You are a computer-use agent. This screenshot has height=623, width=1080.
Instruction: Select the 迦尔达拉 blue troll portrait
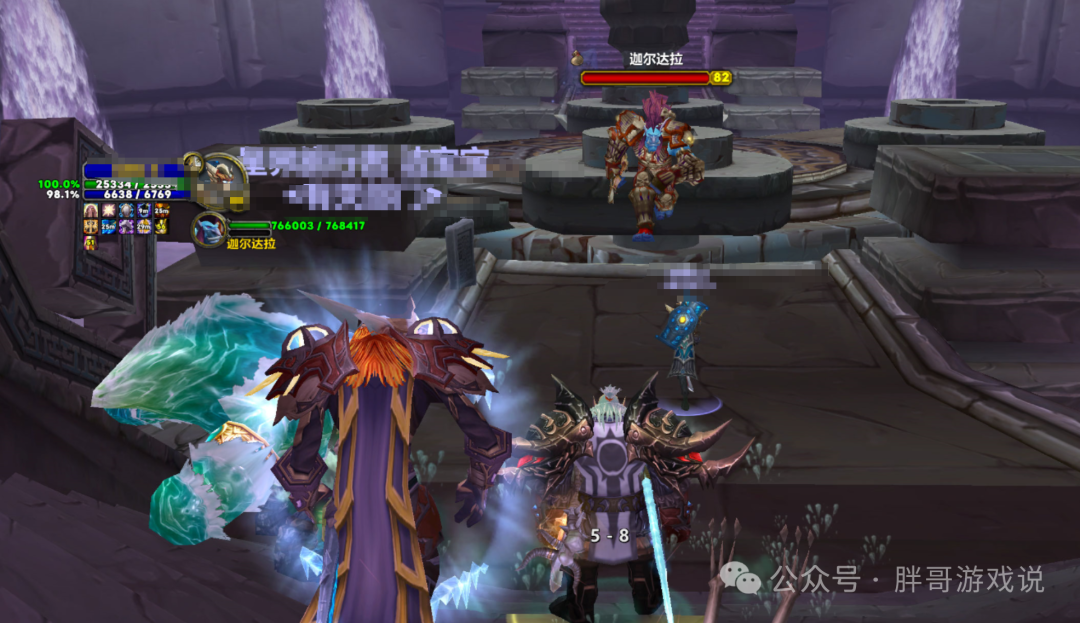click(209, 231)
